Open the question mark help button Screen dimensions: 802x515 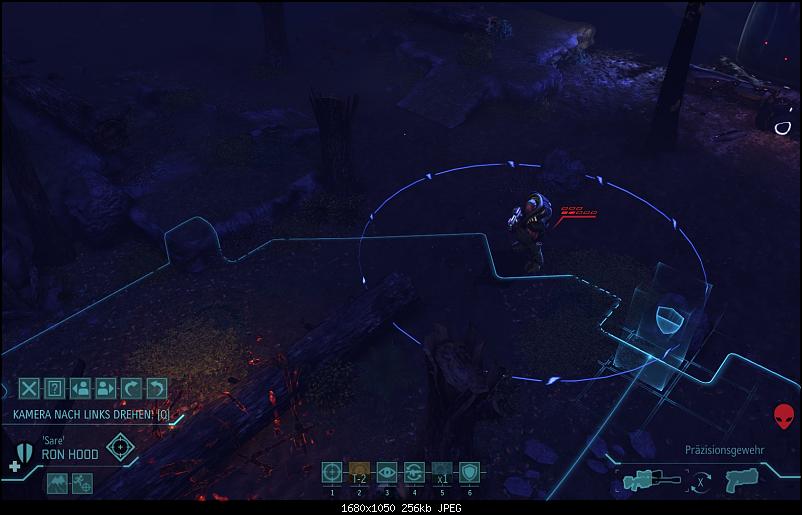(x=56, y=389)
